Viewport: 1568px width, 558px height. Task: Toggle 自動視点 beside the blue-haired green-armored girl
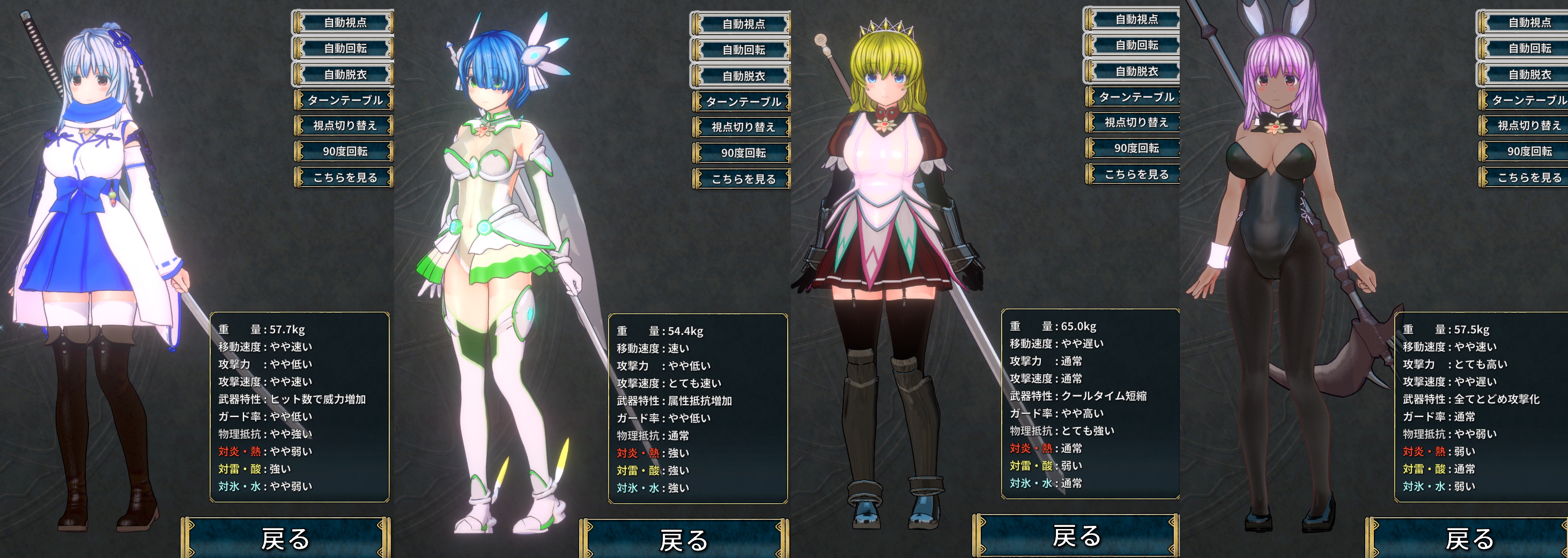(743, 24)
